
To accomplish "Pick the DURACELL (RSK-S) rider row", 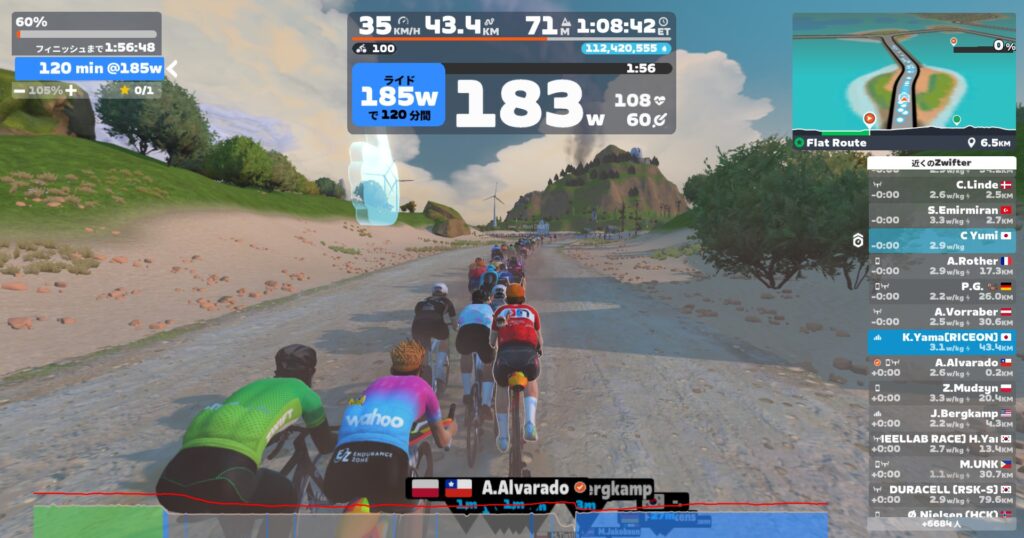I will [x=941, y=494].
